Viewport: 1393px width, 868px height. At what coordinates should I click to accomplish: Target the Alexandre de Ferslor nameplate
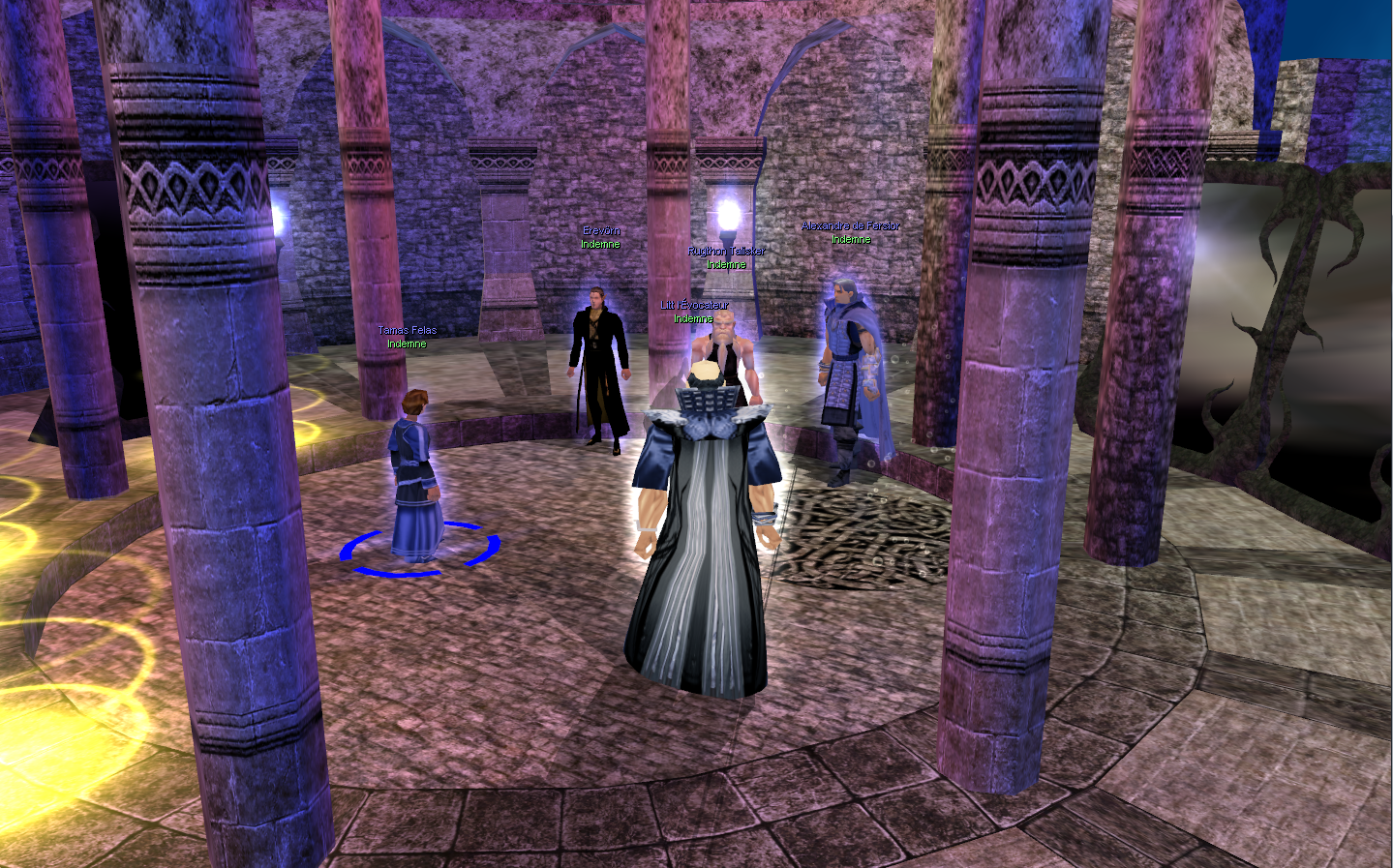coord(850,226)
